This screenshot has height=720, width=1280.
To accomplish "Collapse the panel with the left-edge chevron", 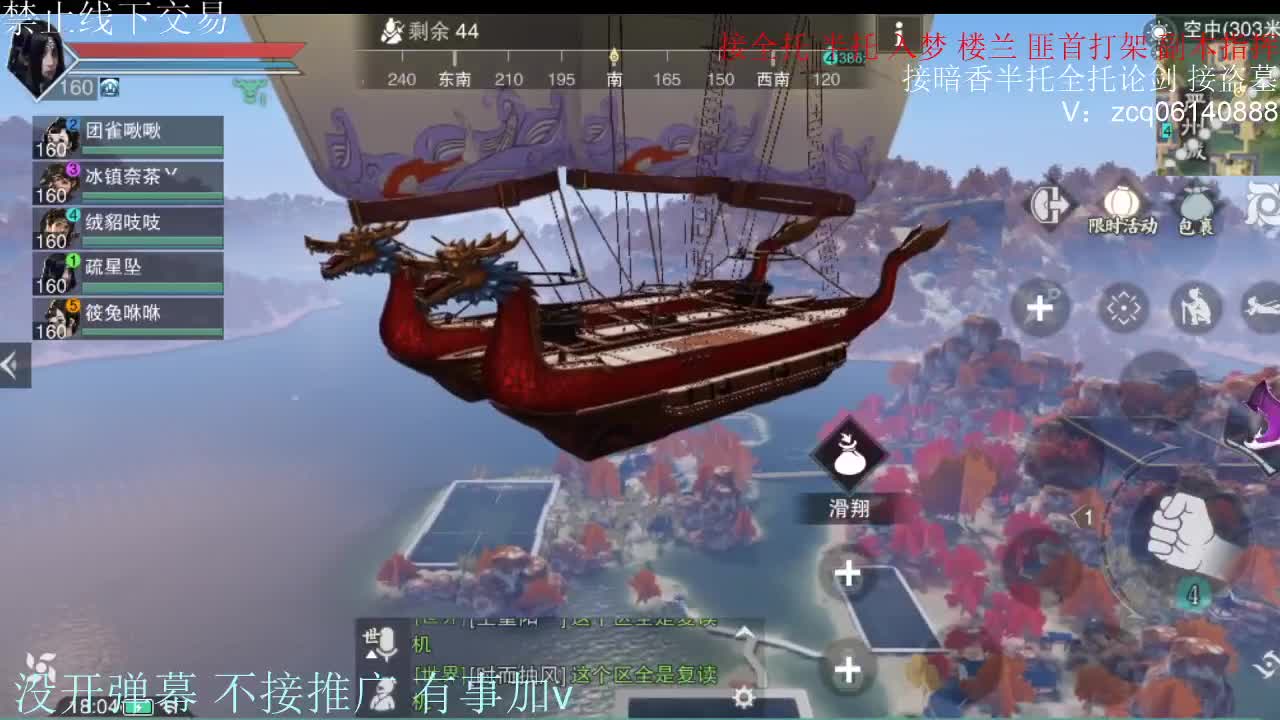I will point(12,365).
